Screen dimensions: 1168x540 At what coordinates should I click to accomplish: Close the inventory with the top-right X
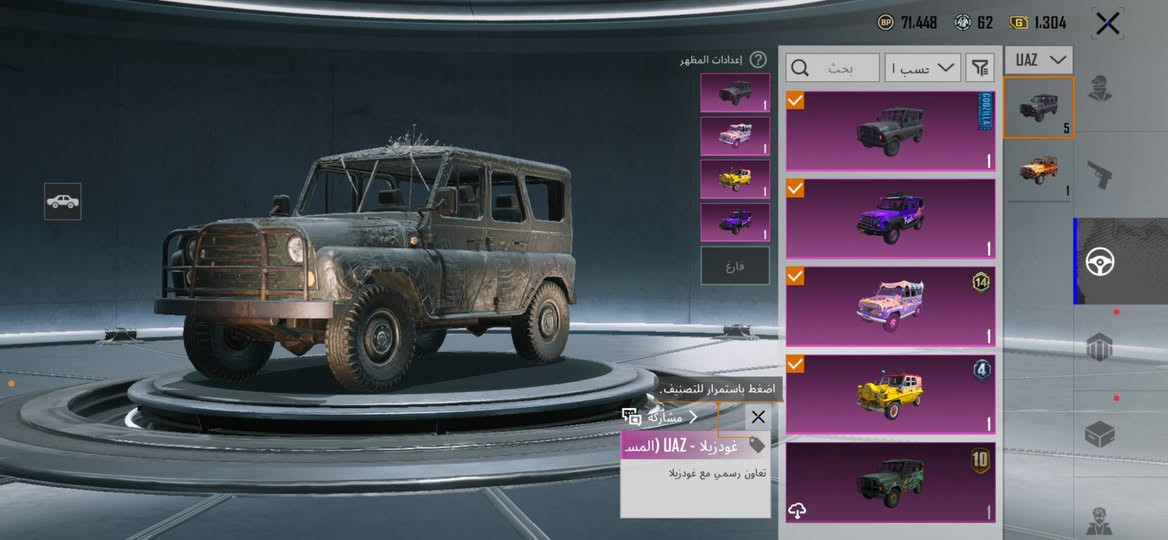pos(1107,24)
